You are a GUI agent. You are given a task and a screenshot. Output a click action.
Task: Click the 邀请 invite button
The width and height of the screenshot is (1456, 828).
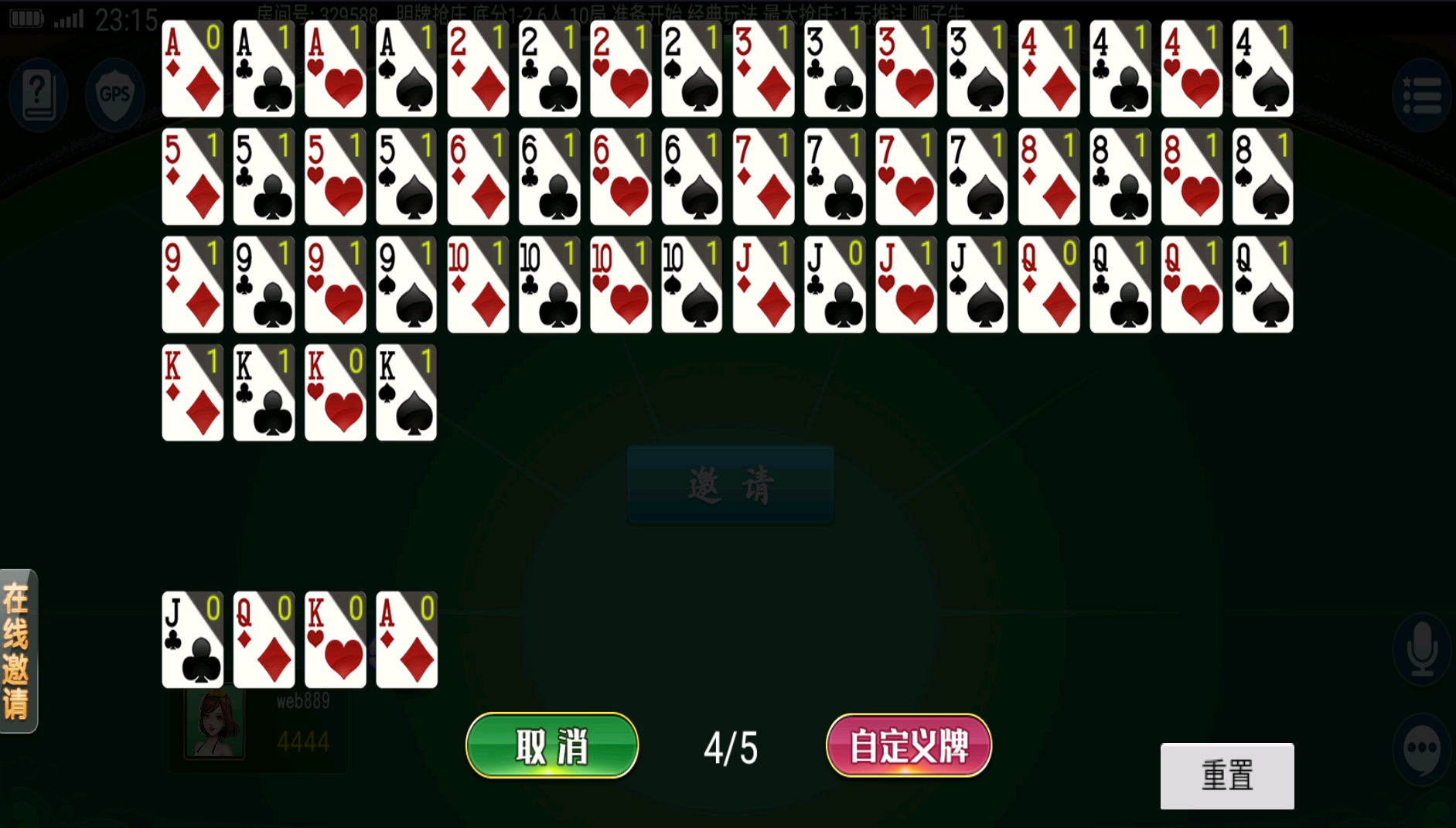[729, 484]
